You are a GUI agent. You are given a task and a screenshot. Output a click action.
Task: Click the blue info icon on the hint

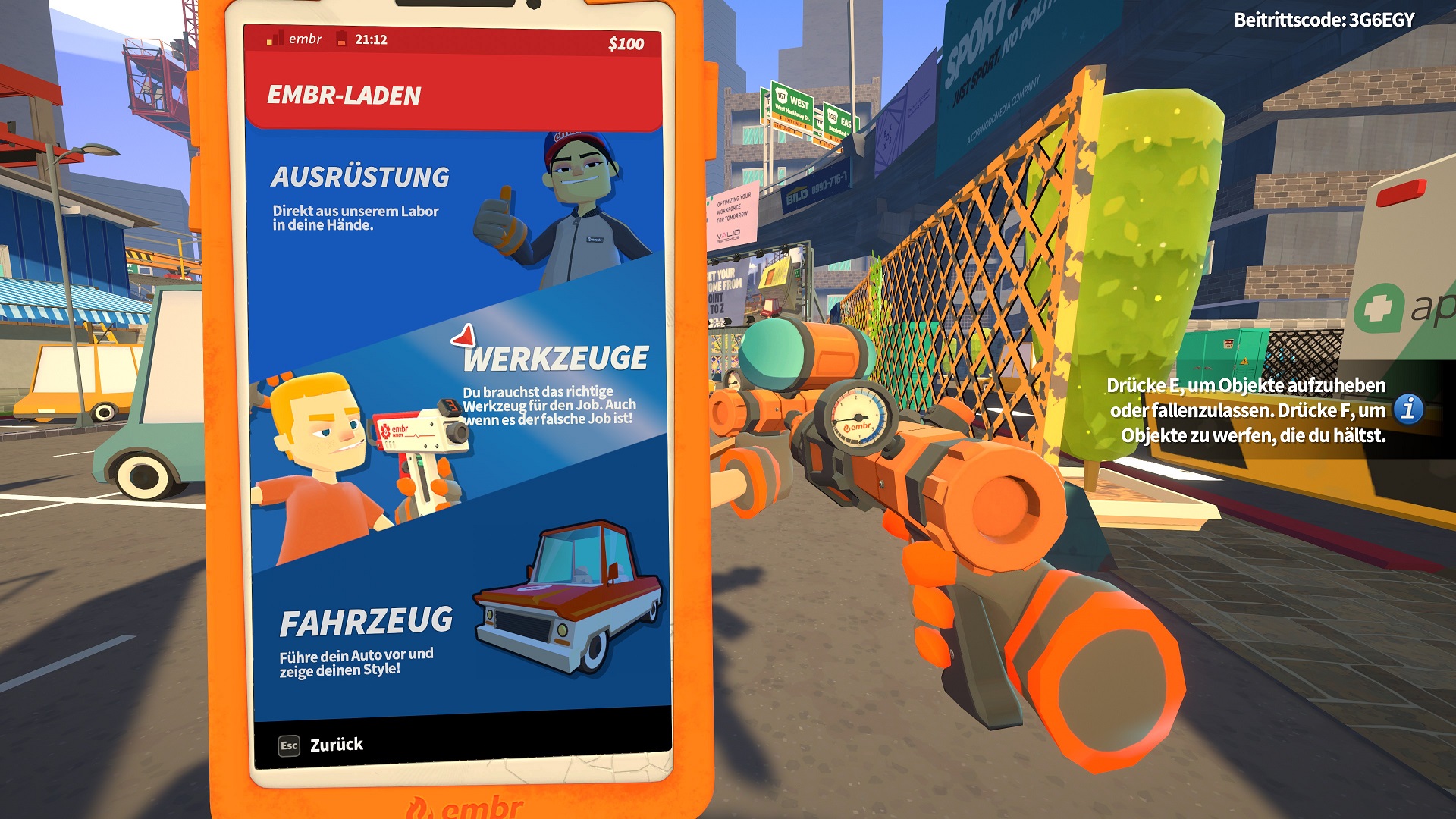[x=1408, y=409]
